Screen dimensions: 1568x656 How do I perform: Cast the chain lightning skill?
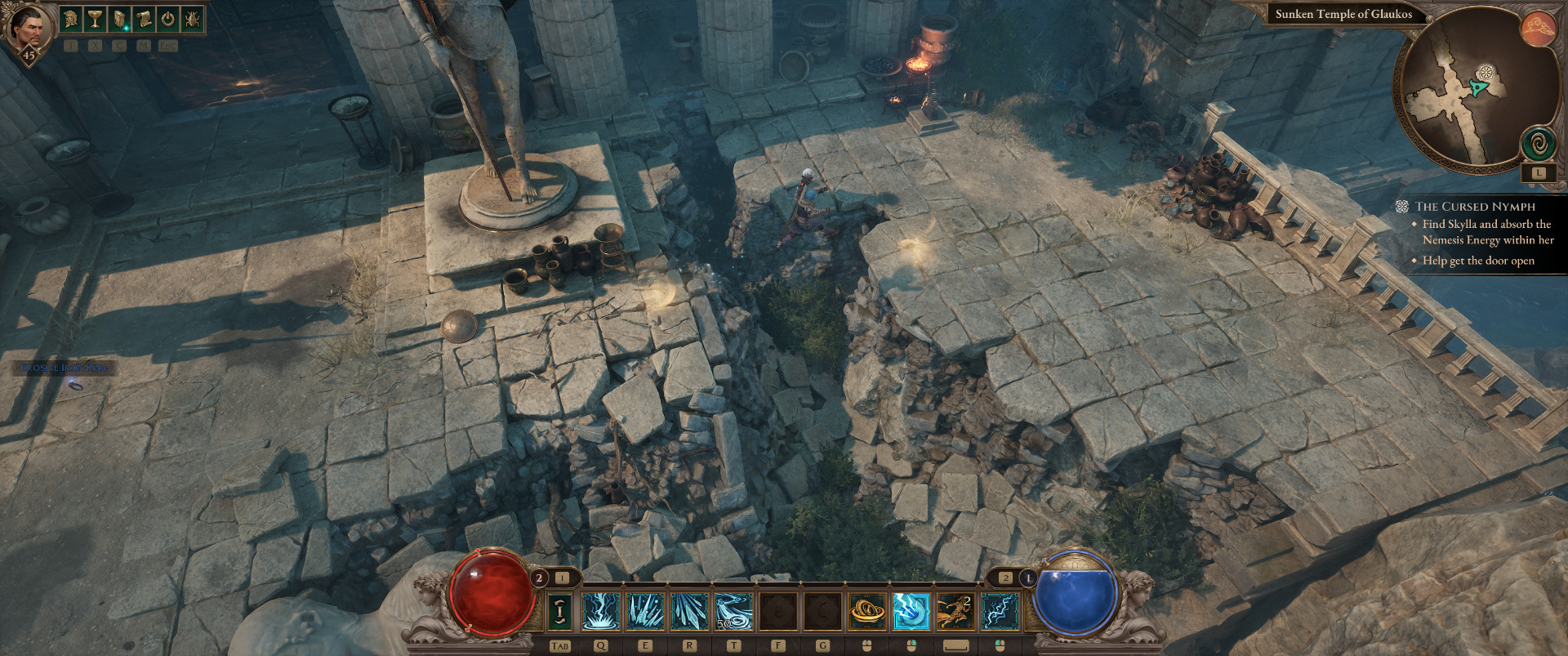pos(1000,611)
